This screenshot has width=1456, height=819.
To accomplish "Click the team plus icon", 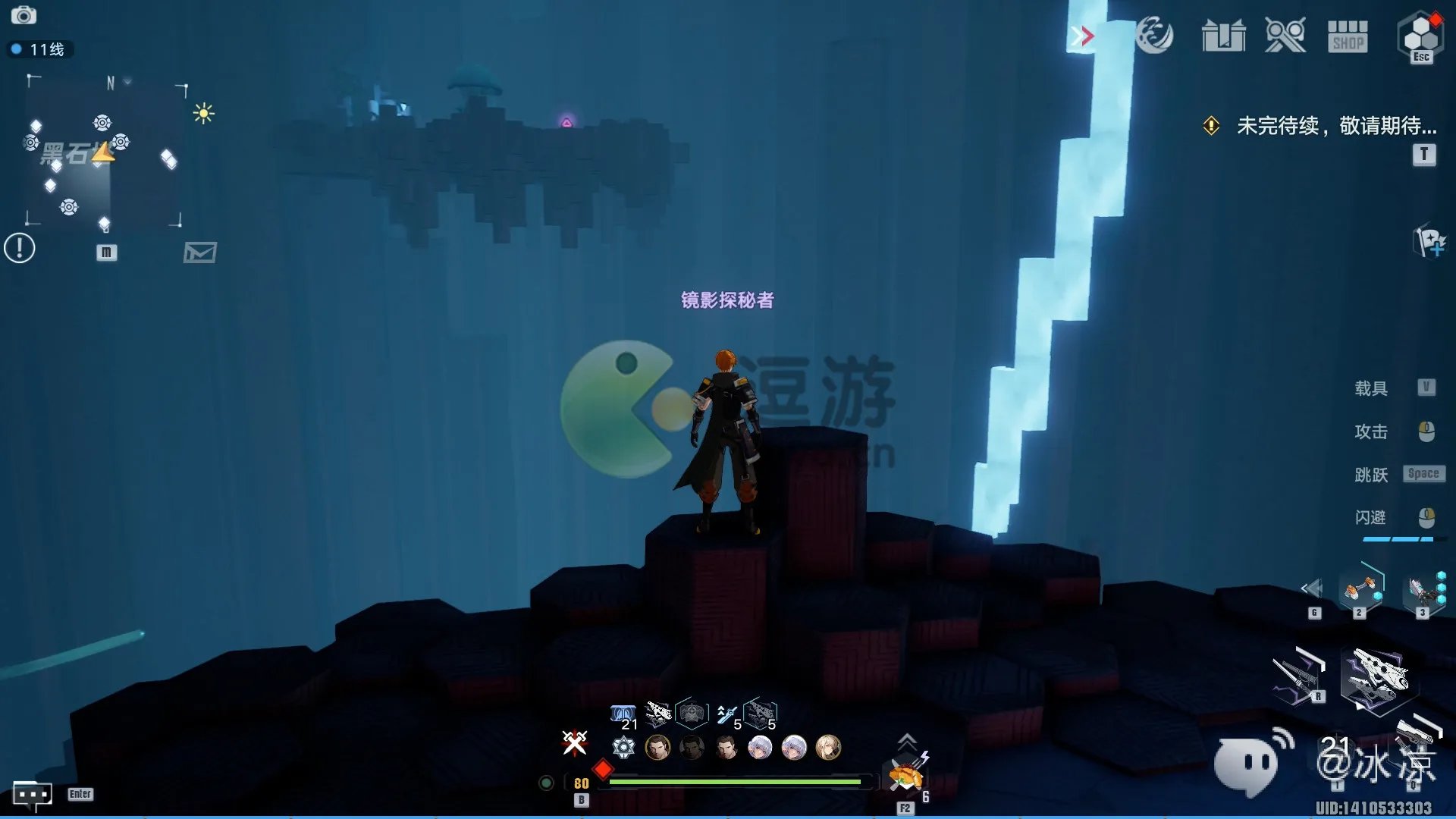I will click(x=1430, y=243).
